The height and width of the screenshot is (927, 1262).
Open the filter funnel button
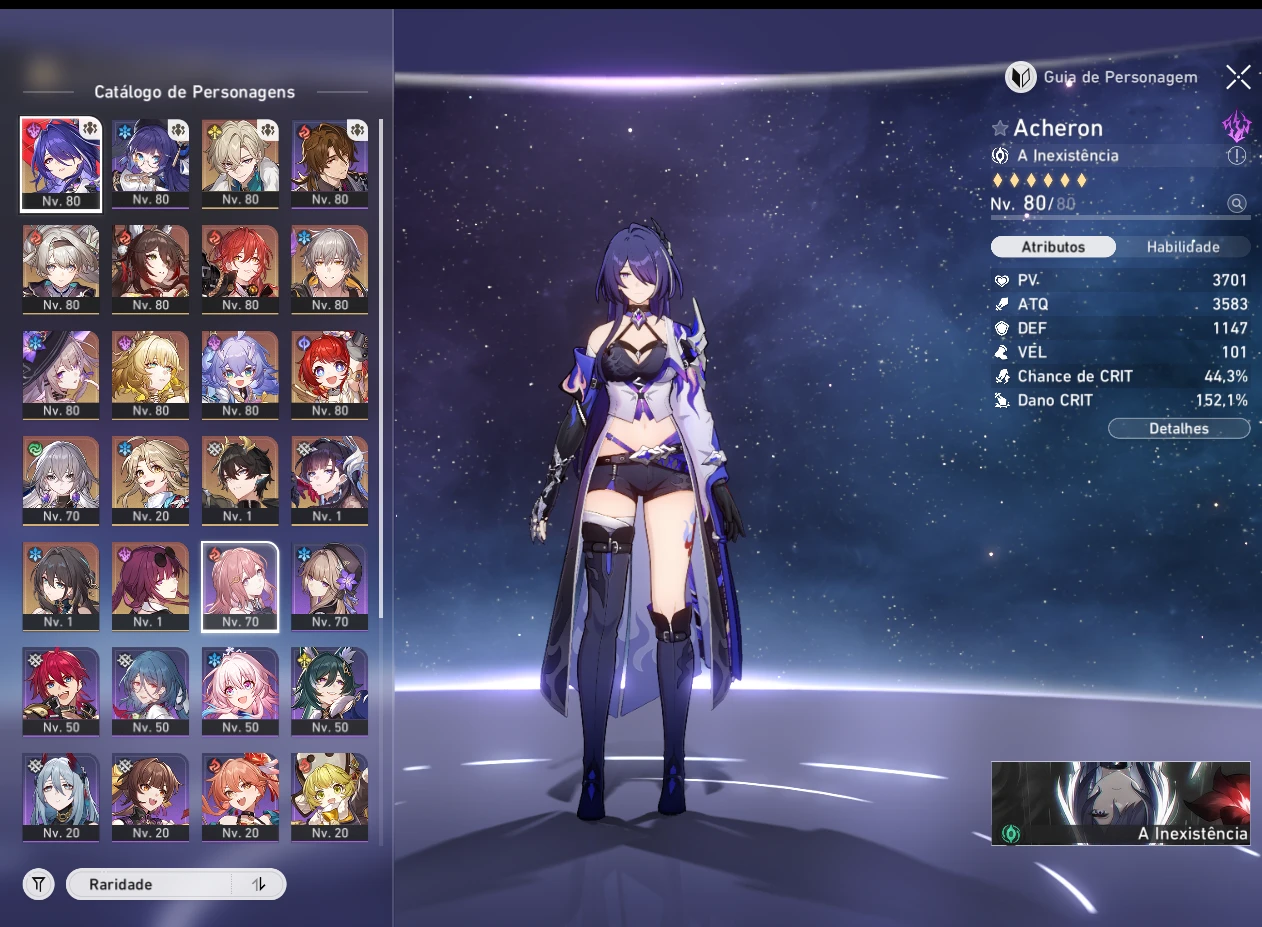click(38, 884)
